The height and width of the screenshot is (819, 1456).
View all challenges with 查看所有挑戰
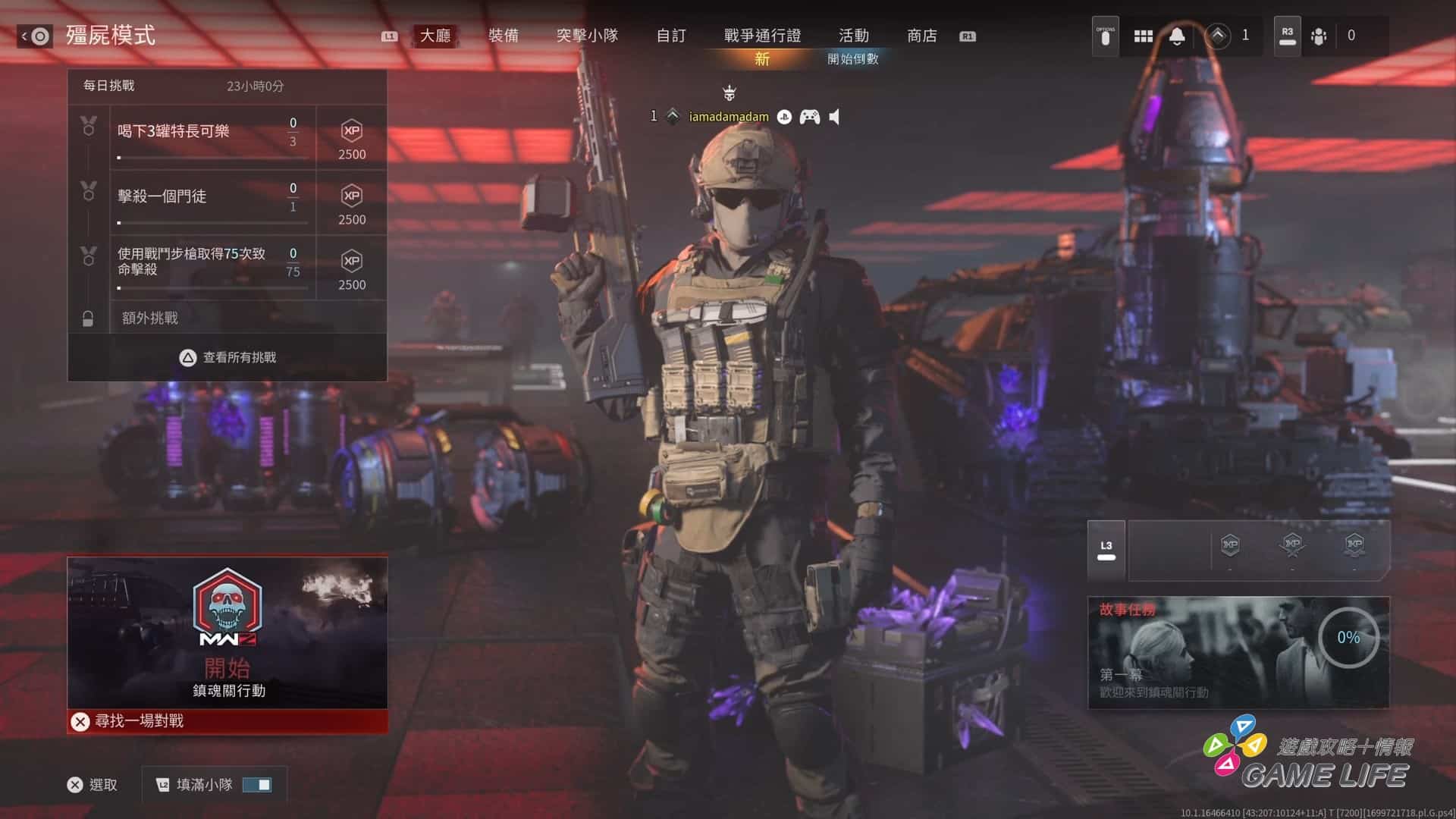[227, 357]
